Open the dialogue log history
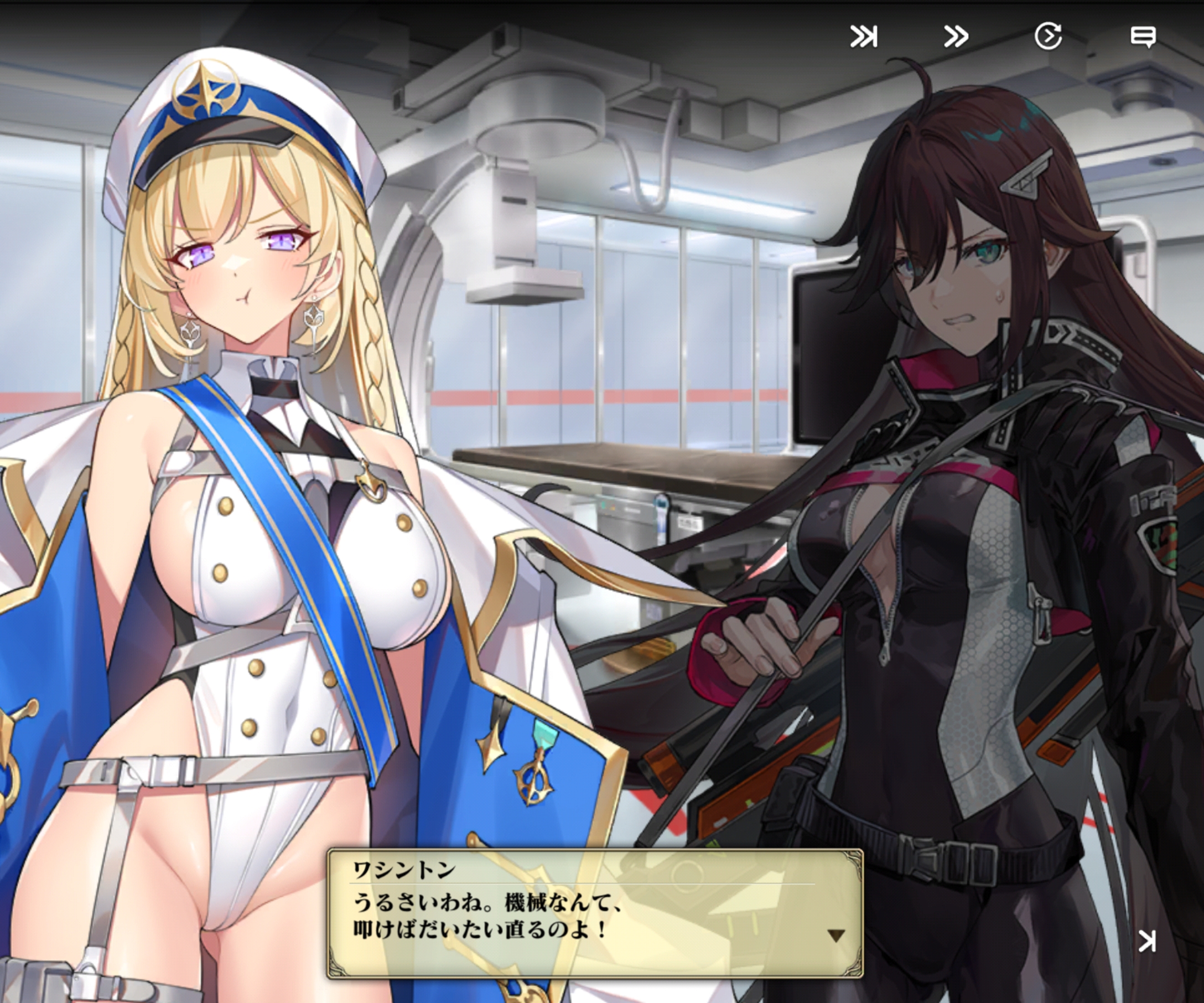 [x=1142, y=37]
